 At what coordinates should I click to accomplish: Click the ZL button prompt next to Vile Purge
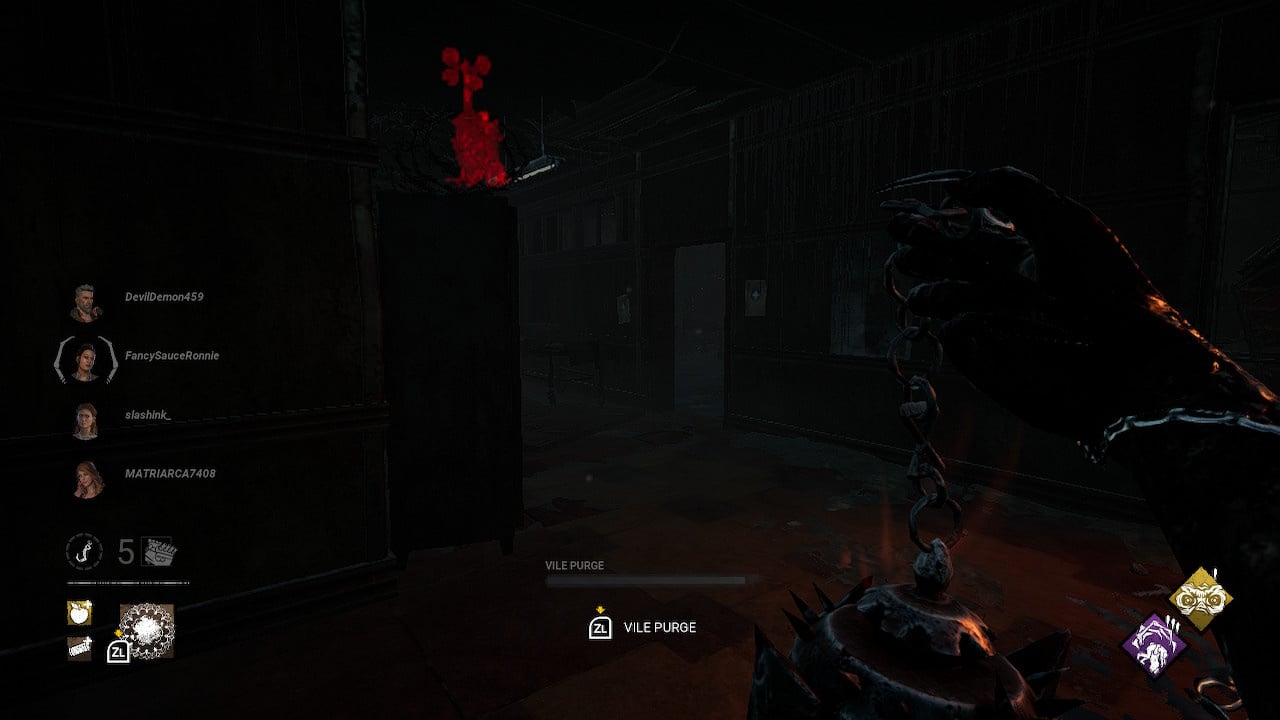[x=598, y=627]
